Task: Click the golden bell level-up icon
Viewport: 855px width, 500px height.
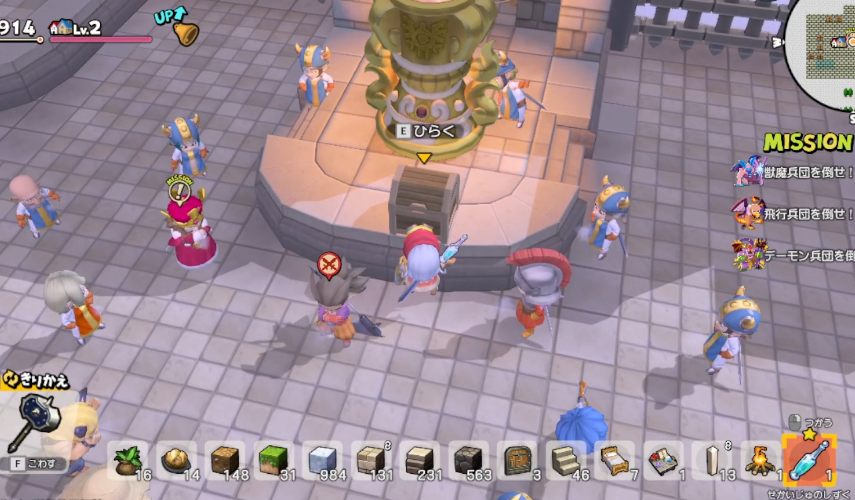Action: tap(184, 32)
